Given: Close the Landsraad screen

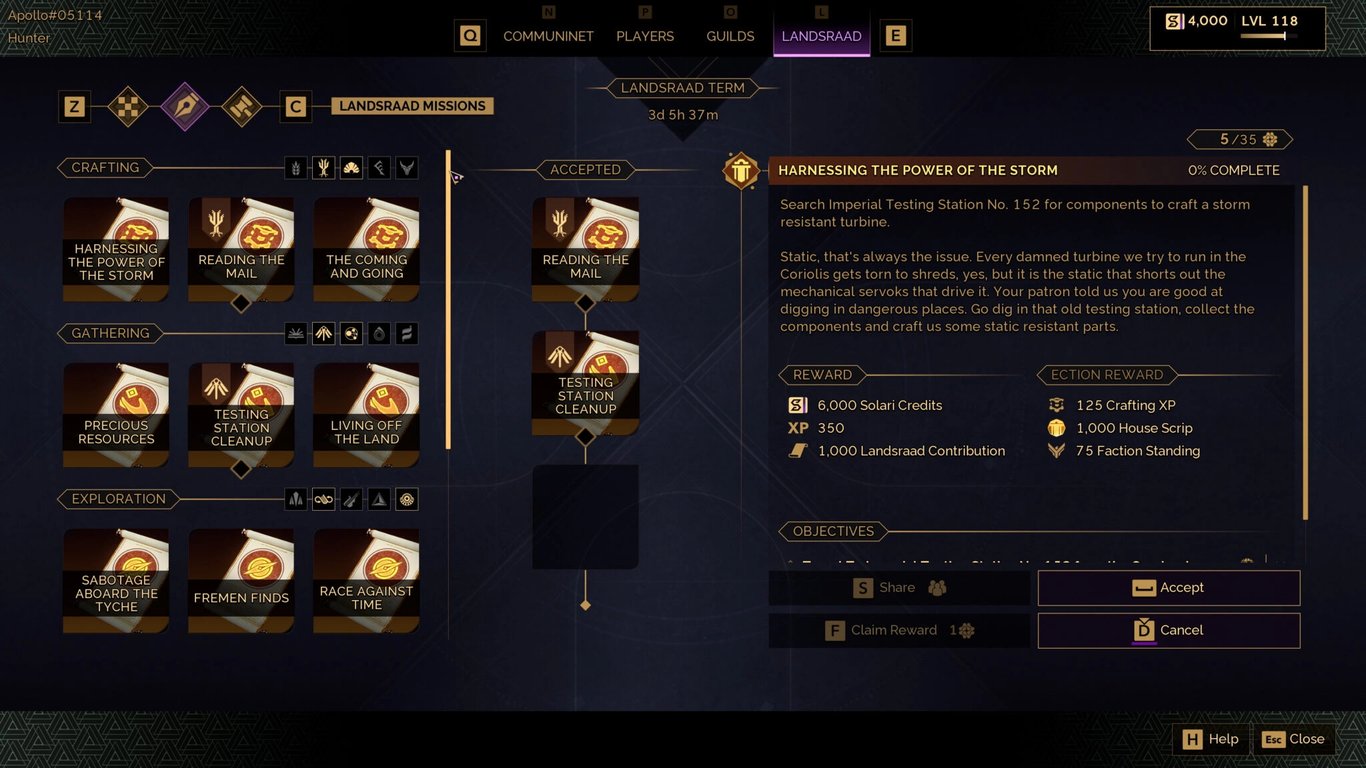Looking at the screenshot, I should coord(1293,739).
